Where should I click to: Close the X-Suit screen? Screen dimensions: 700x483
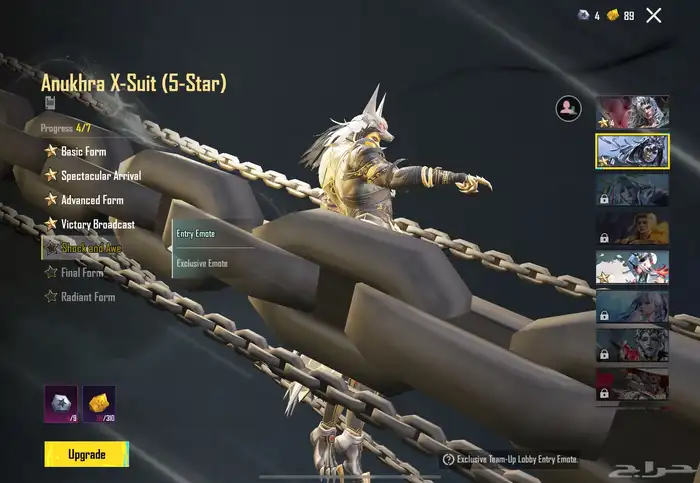coord(654,15)
